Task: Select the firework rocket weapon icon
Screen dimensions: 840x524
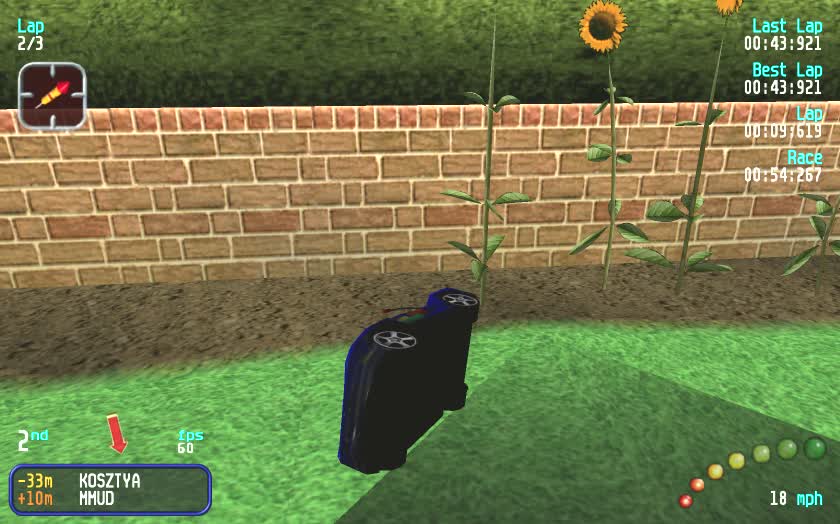Action: coord(52,95)
